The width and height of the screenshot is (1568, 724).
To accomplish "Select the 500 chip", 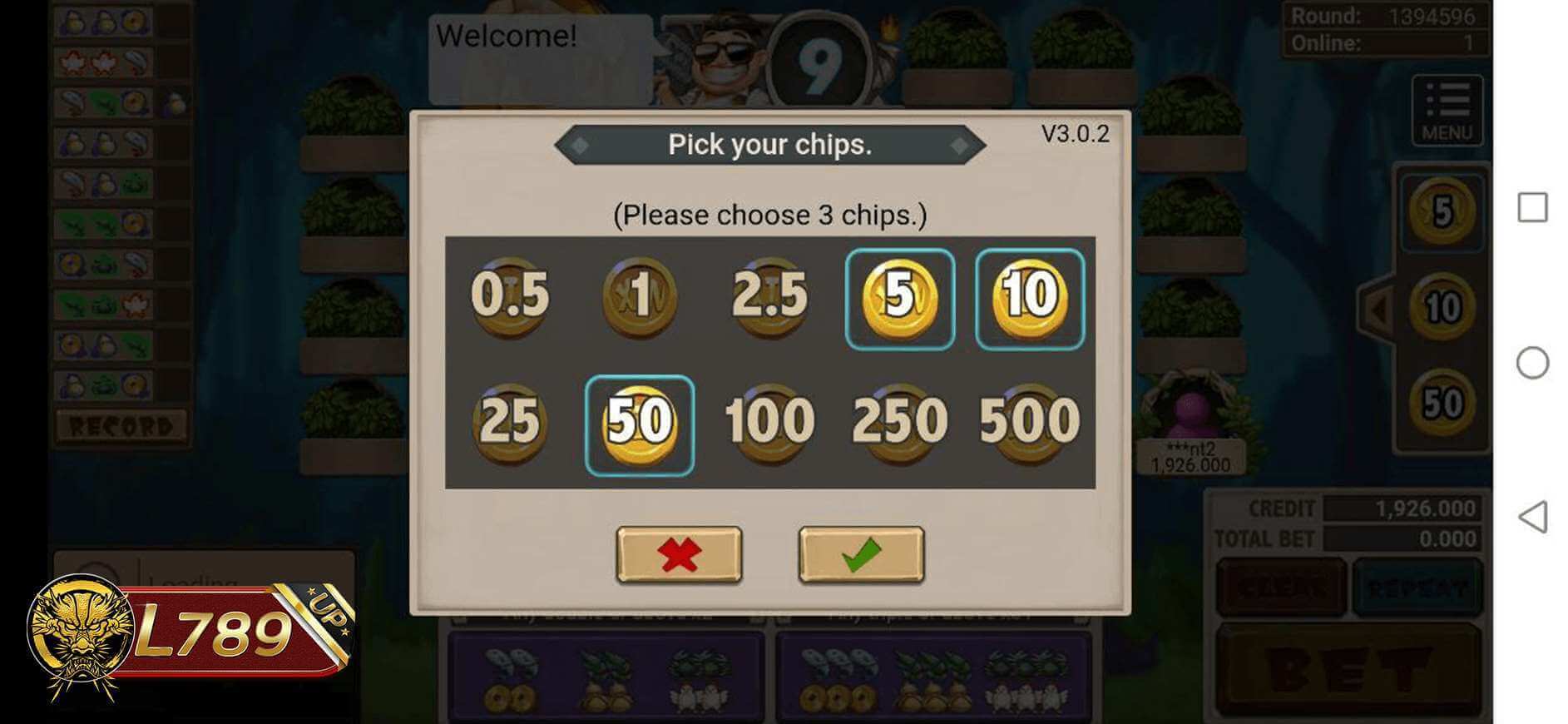I will tap(1028, 422).
